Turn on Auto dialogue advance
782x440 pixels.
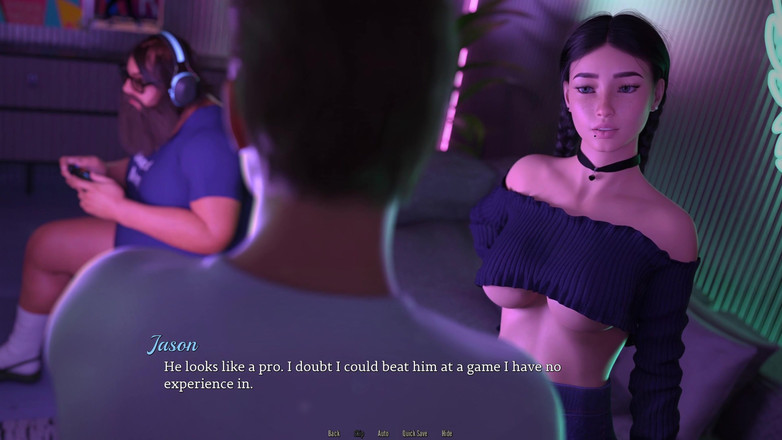coord(383,433)
